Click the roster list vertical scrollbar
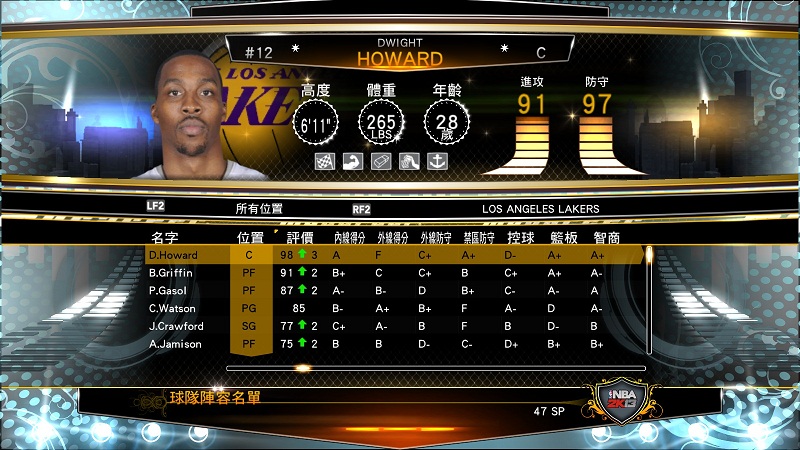 (648, 300)
